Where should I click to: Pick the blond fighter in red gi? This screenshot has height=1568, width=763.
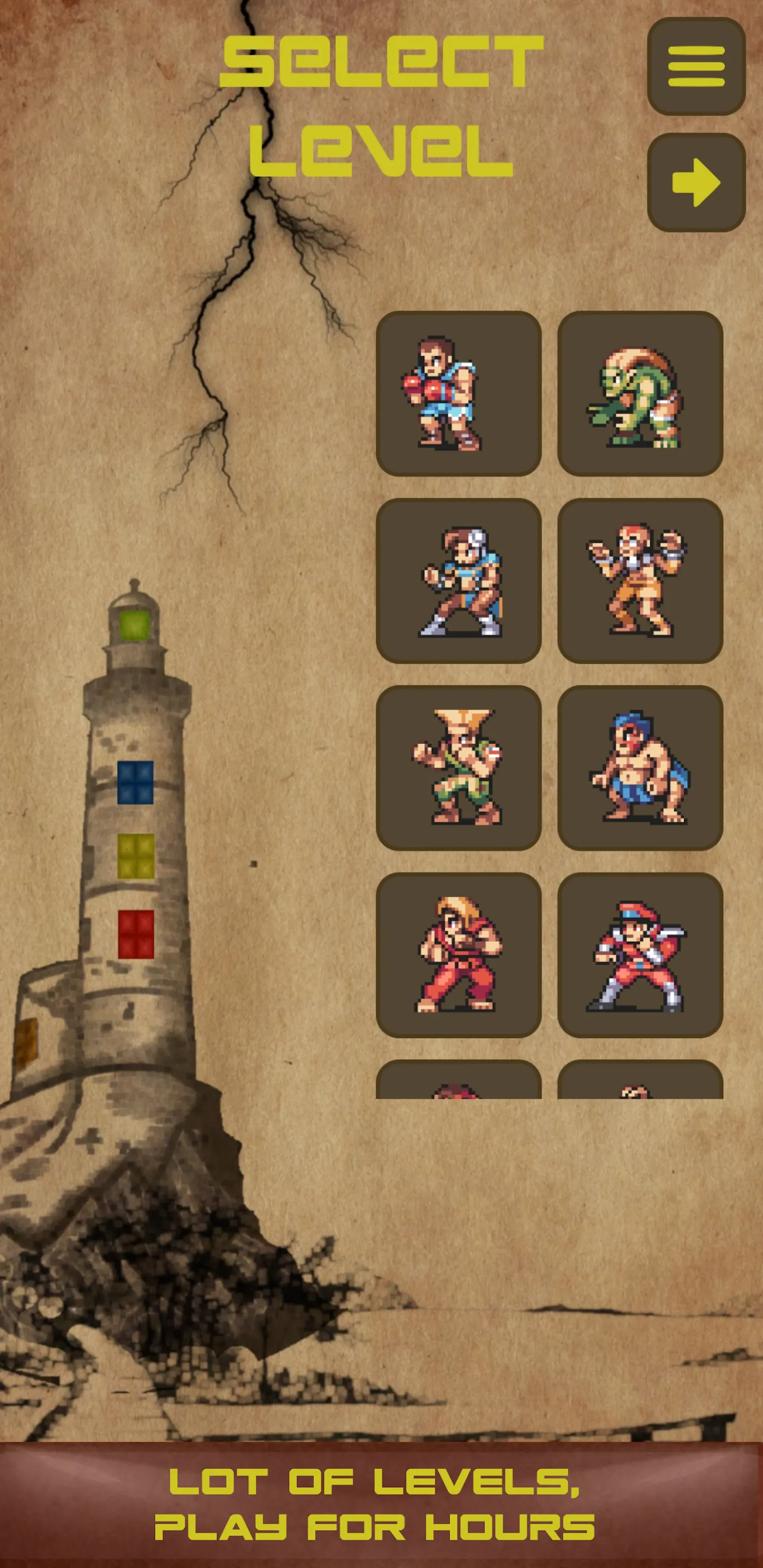pyautogui.click(x=459, y=954)
